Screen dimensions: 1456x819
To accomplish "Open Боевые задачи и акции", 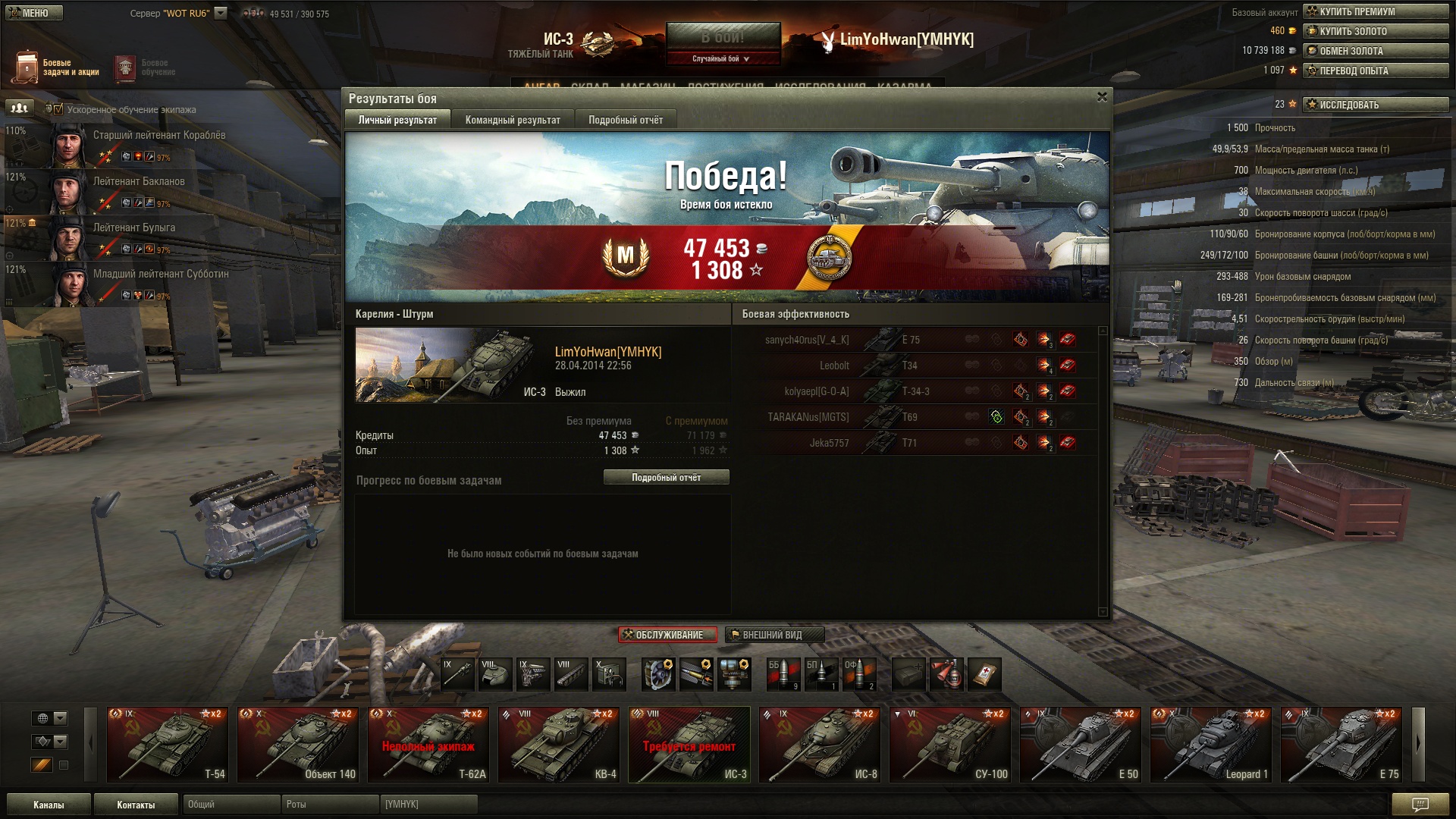I will tap(56, 67).
